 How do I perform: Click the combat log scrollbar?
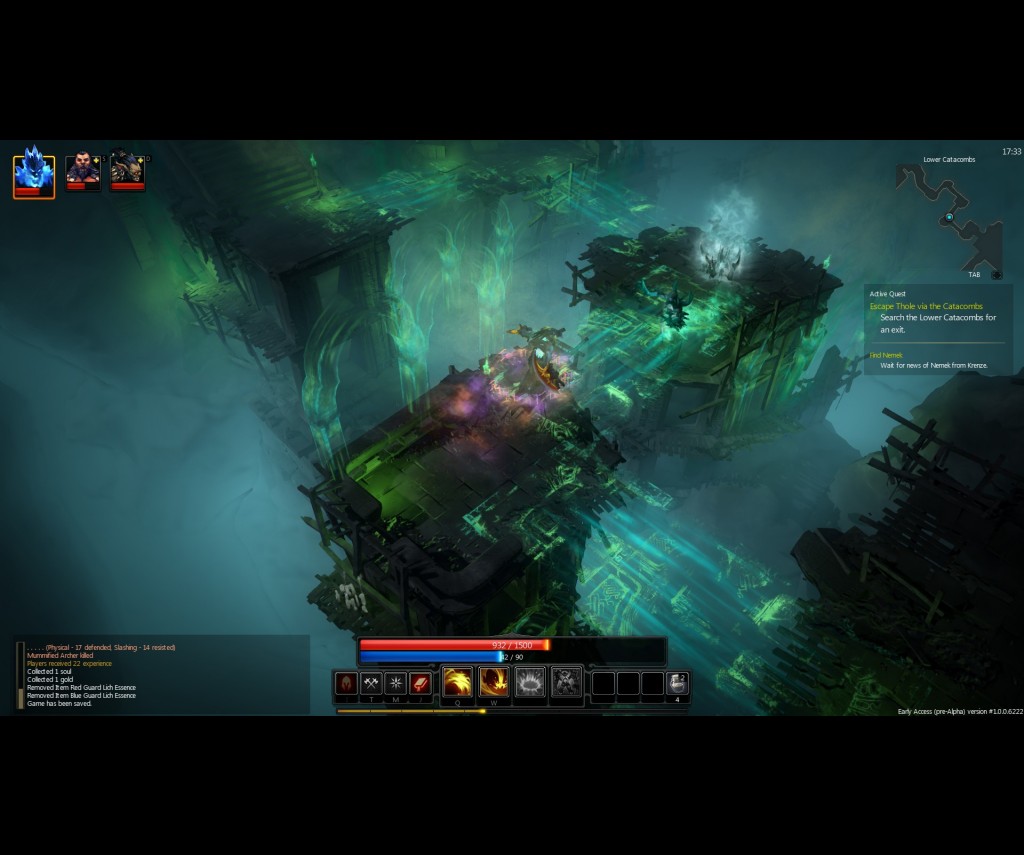20,675
